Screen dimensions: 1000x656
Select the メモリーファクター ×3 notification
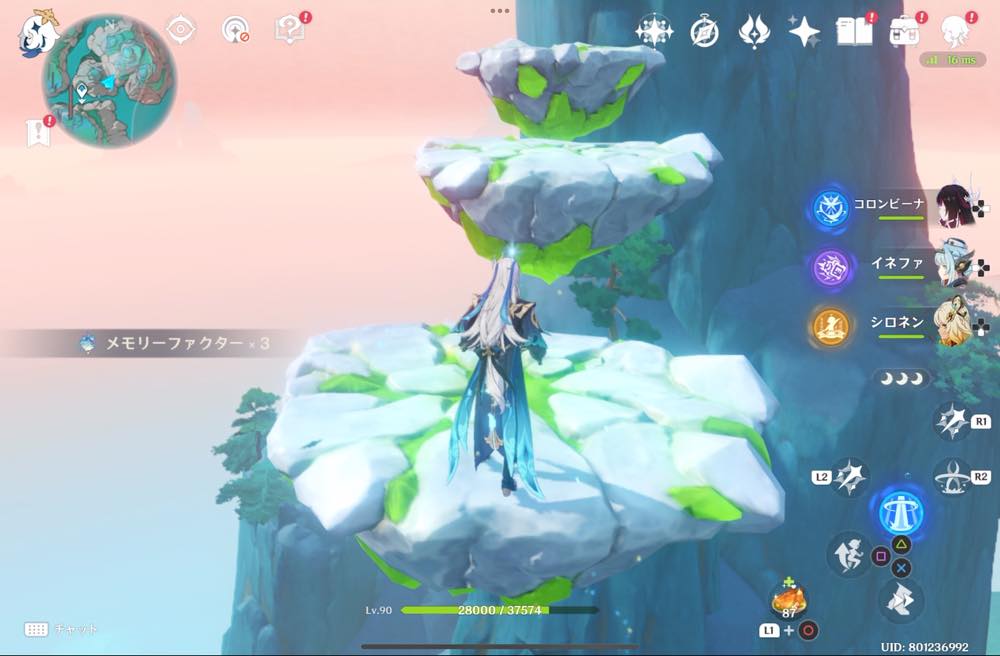(175, 344)
